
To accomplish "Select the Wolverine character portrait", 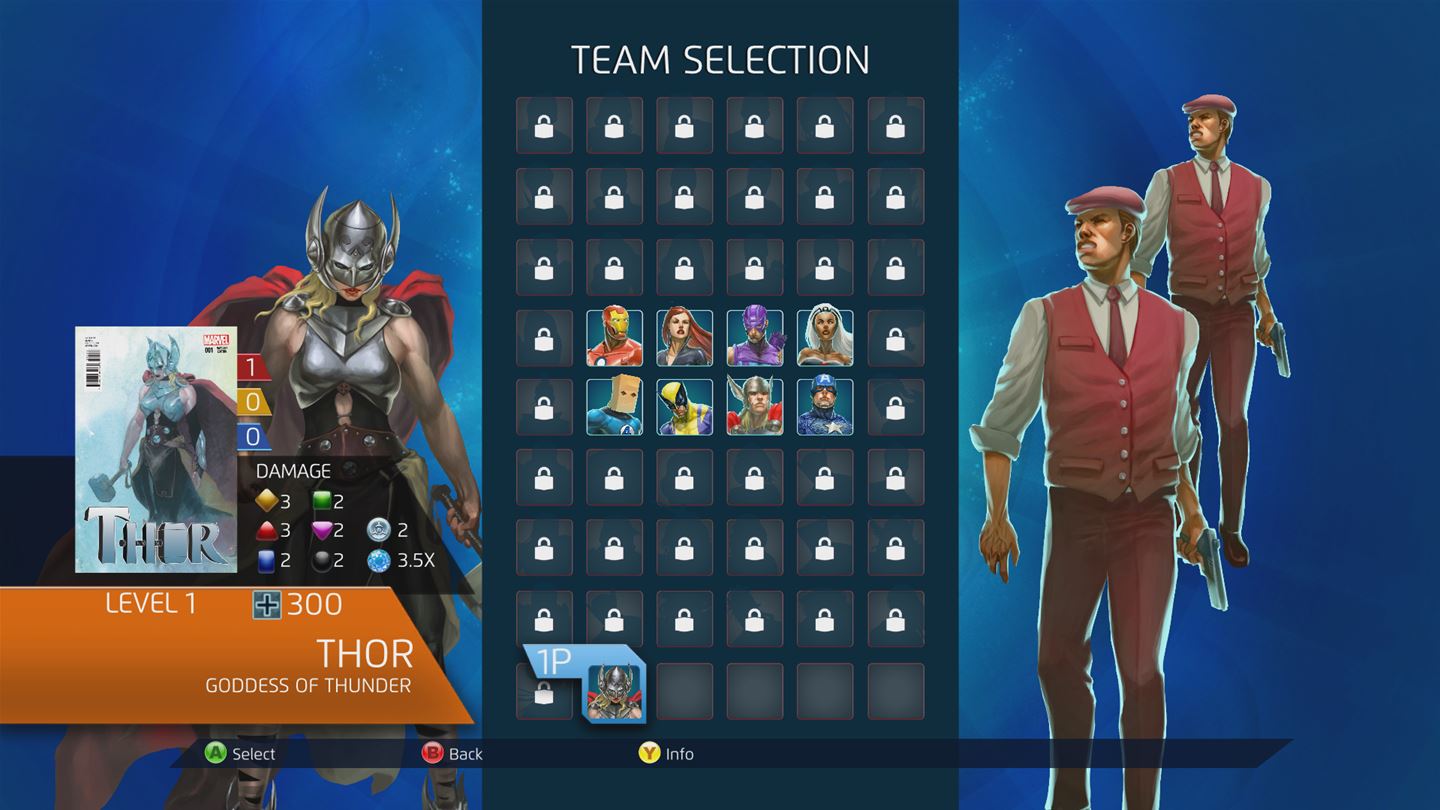I will [684, 409].
